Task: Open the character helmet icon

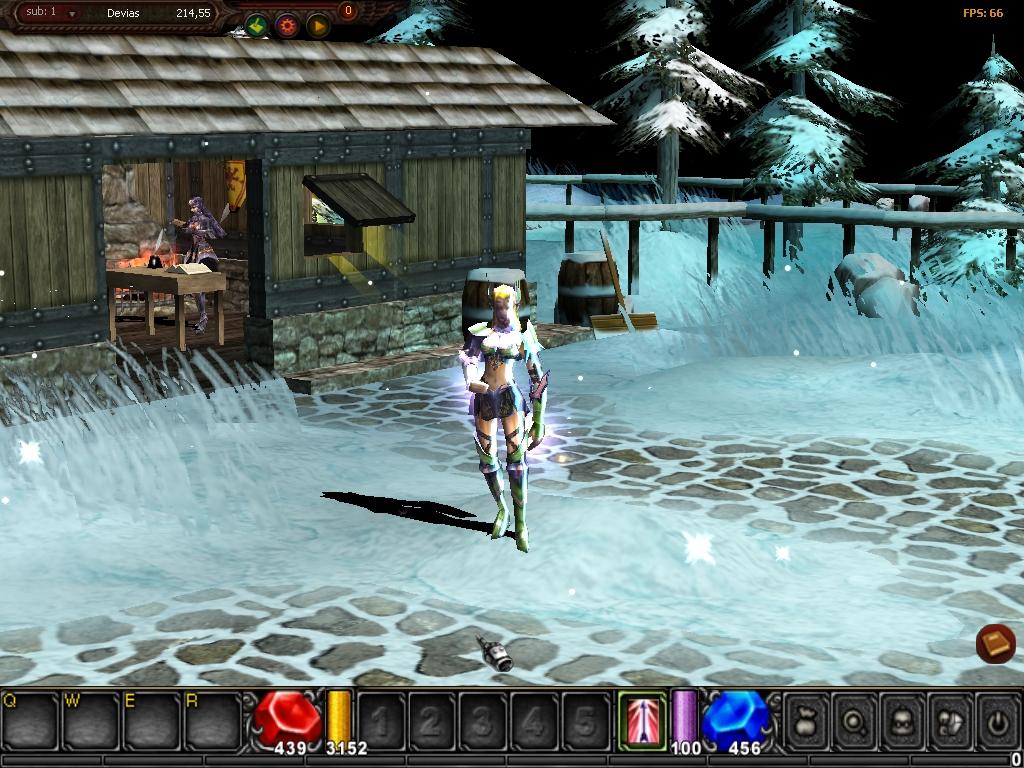Action: [902, 720]
